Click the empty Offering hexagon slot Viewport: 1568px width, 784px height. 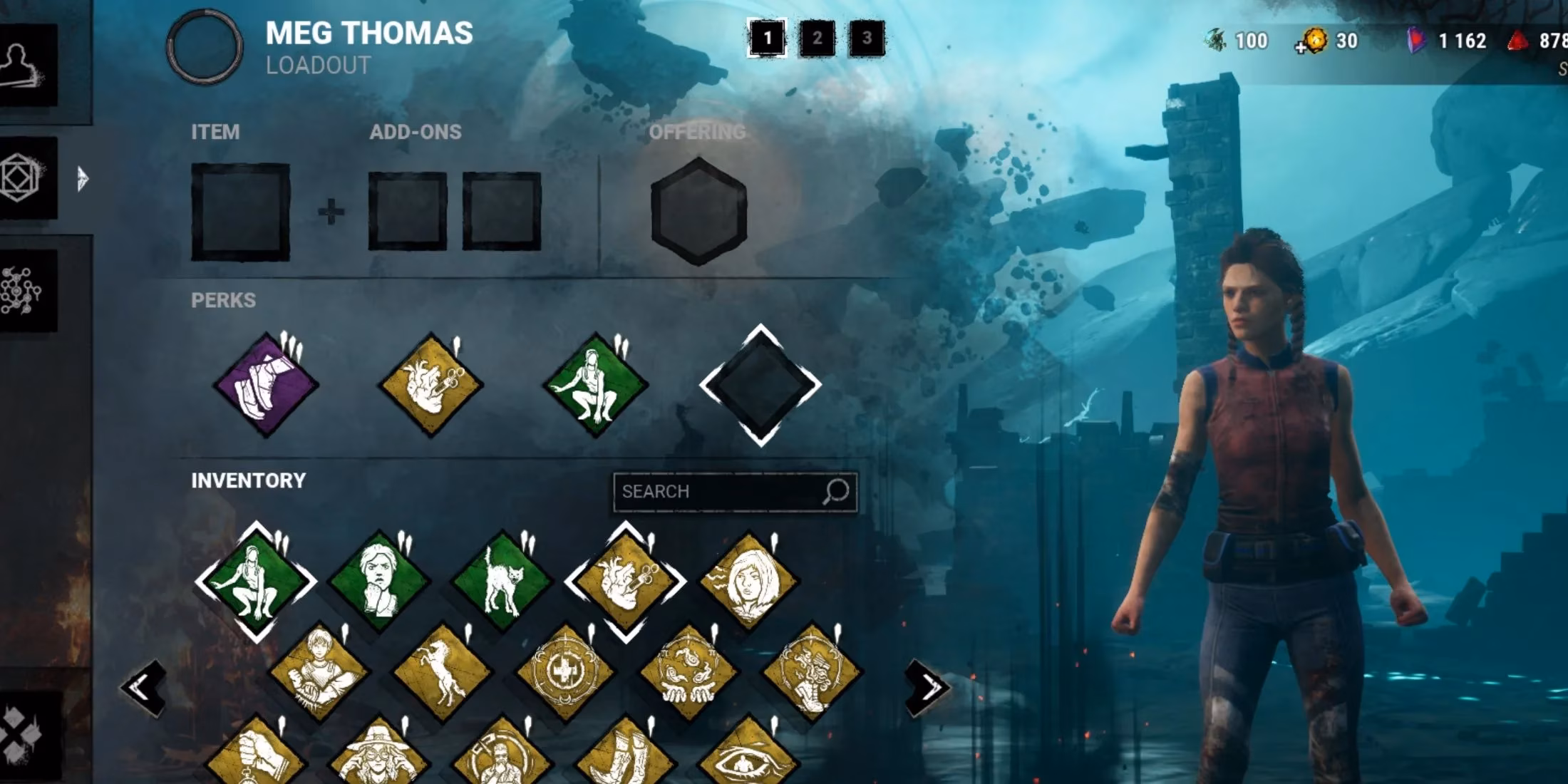pos(697,207)
